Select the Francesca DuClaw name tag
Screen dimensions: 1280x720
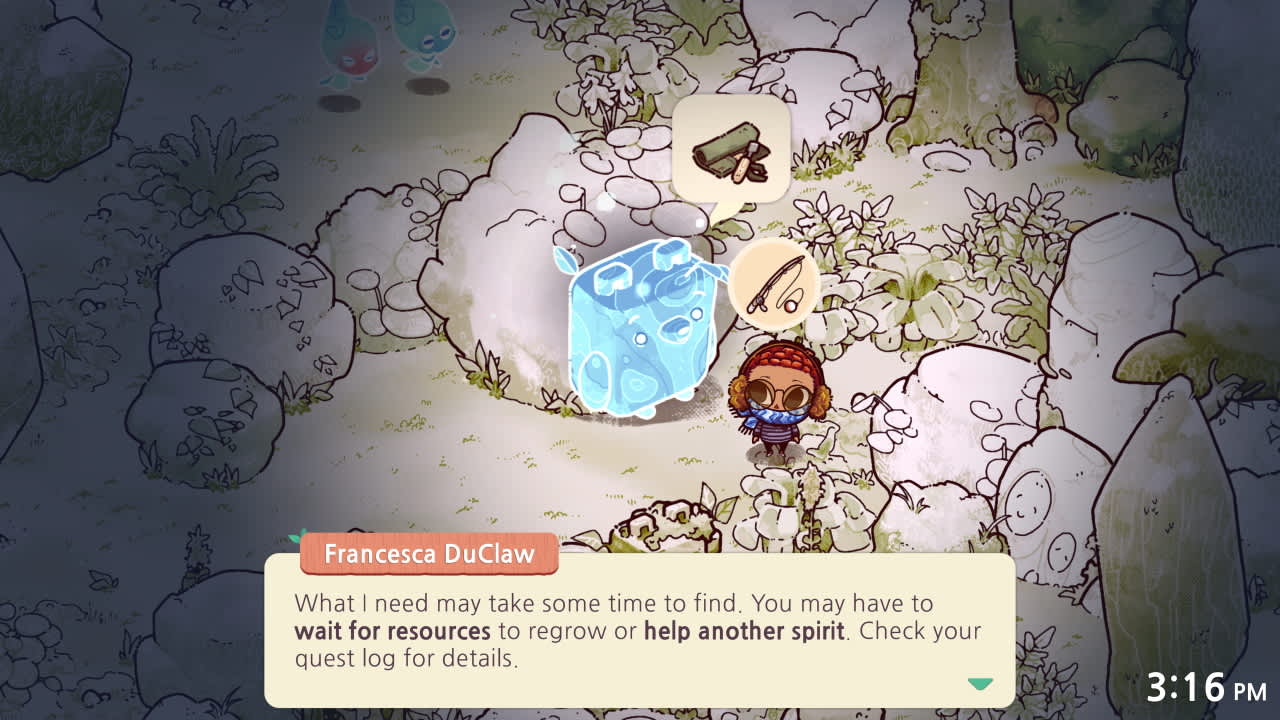tap(427, 554)
